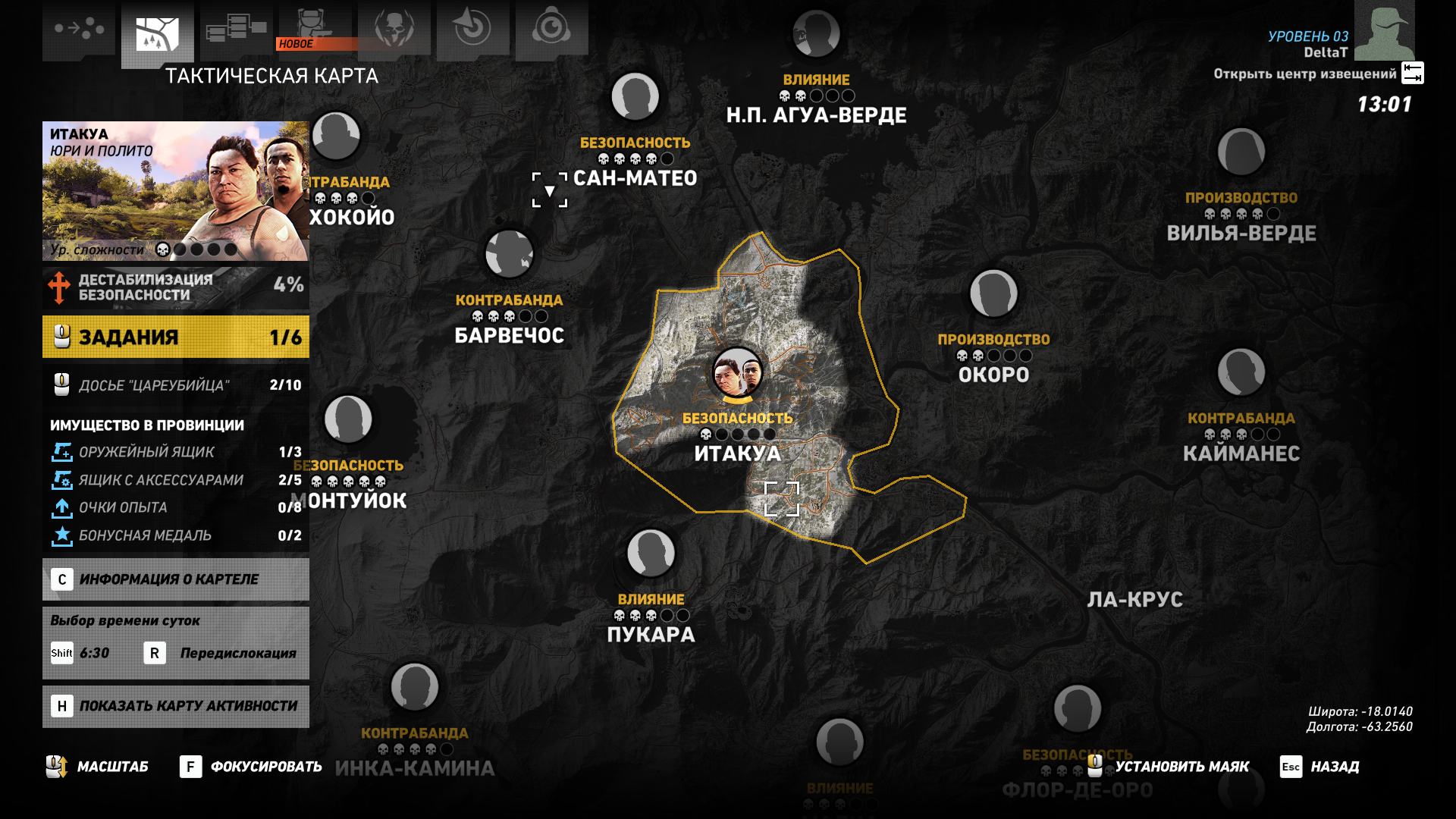Click the Uplay icon in the top toolbar
Image resolution: width=1456 pixels, height=819 pixels.
pyautogui.click(x=551, y=27)
